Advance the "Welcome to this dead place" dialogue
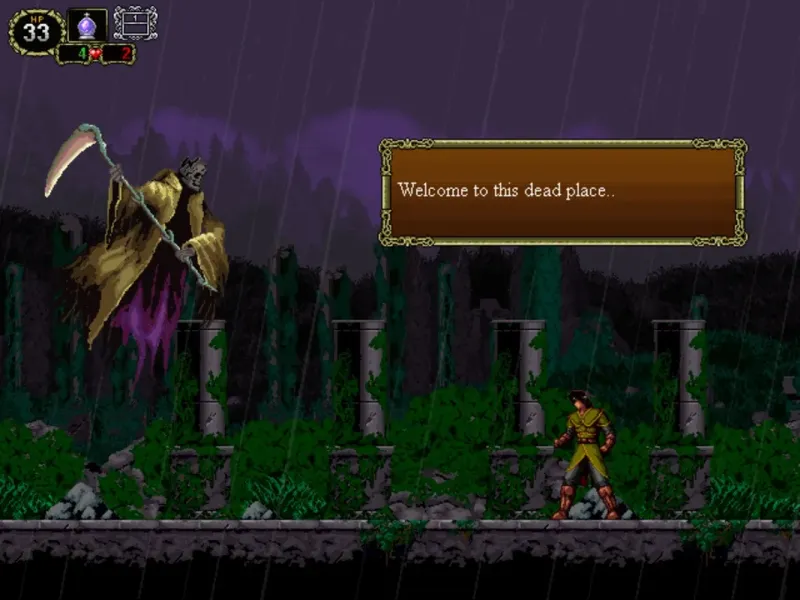 tap(562, 192)
